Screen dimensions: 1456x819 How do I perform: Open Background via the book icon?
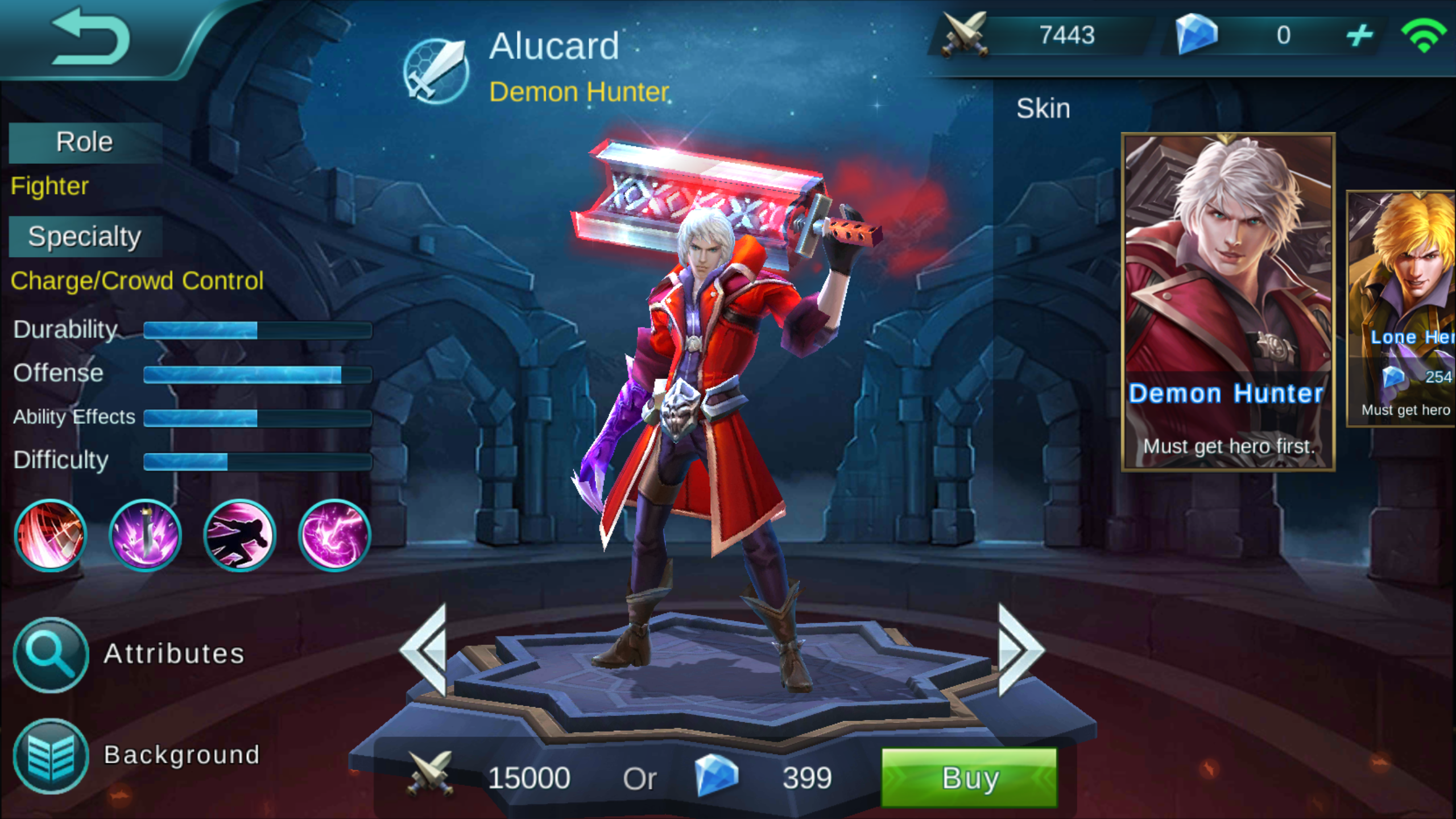pyautogui.click(x=50, y=755)
